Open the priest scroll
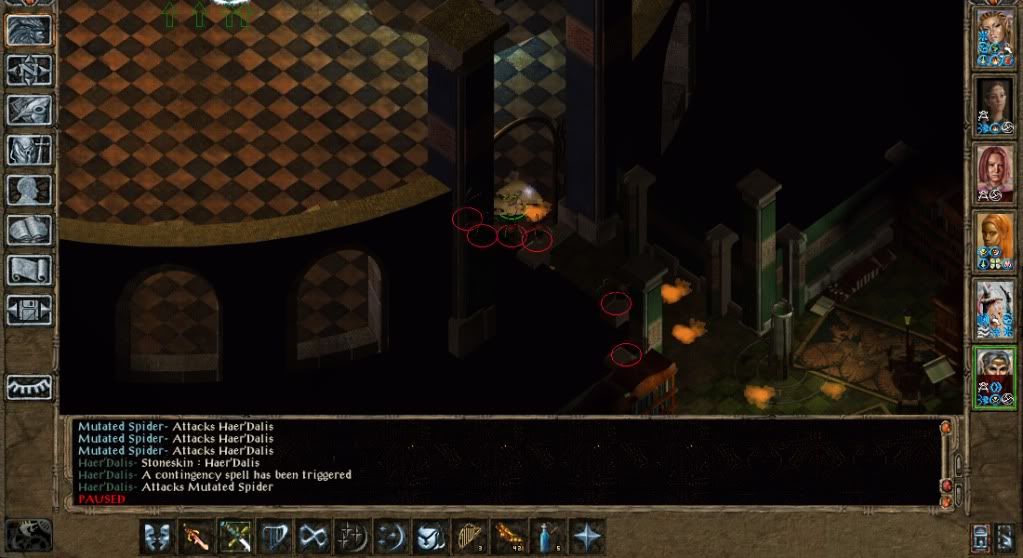The image size is (1023, 558). (29, 270)
